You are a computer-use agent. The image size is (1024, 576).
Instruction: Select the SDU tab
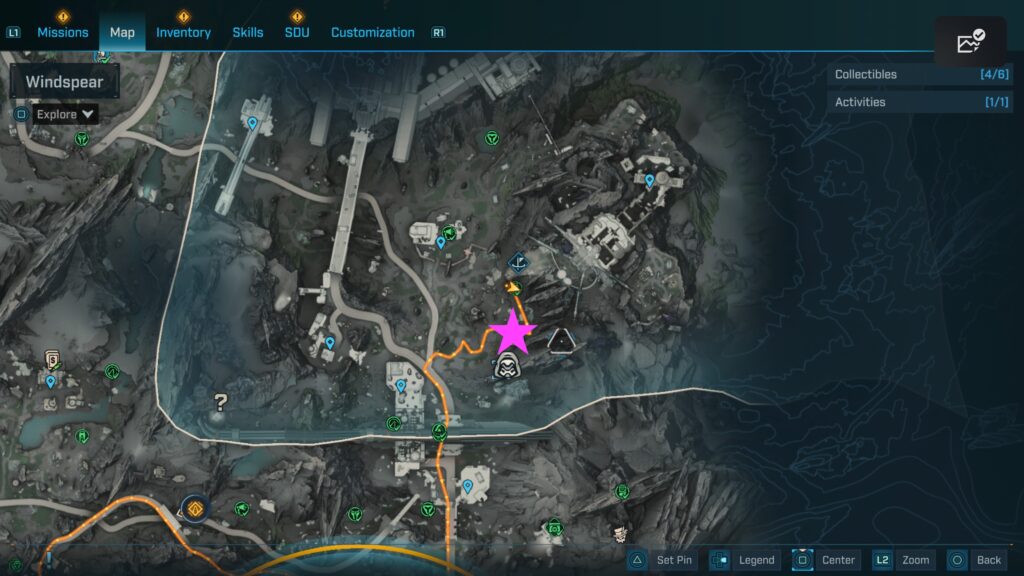click(297, 32)
